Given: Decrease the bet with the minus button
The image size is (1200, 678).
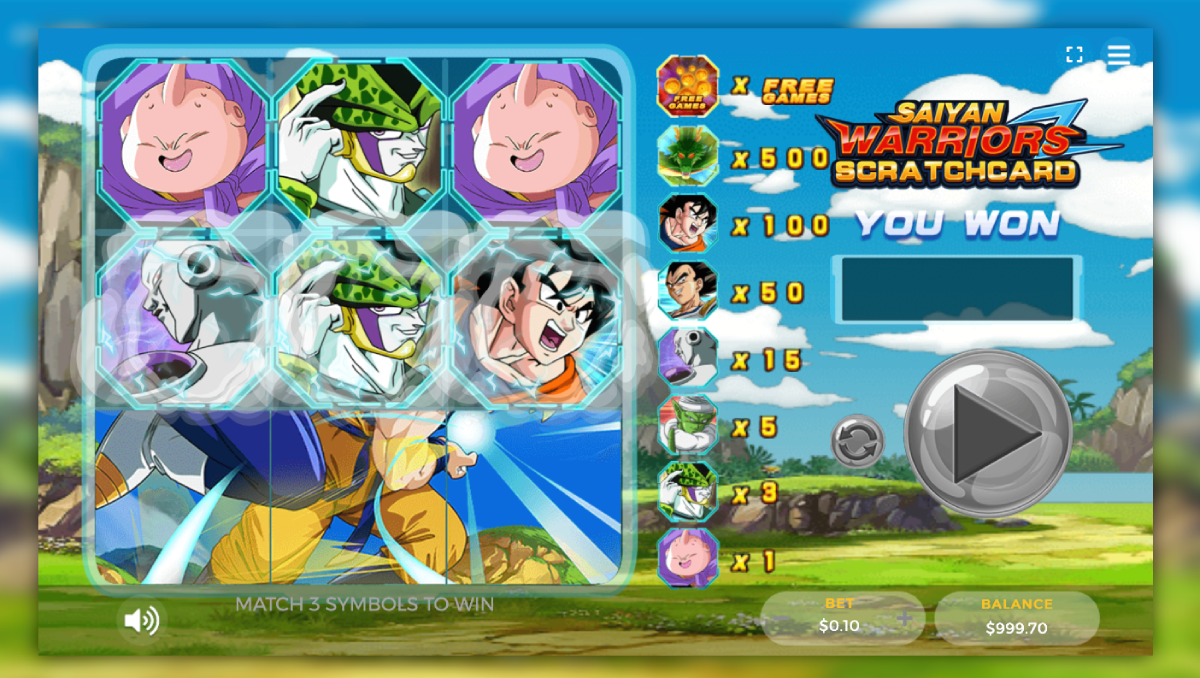Looking at the screenshot, I should 779,619.
